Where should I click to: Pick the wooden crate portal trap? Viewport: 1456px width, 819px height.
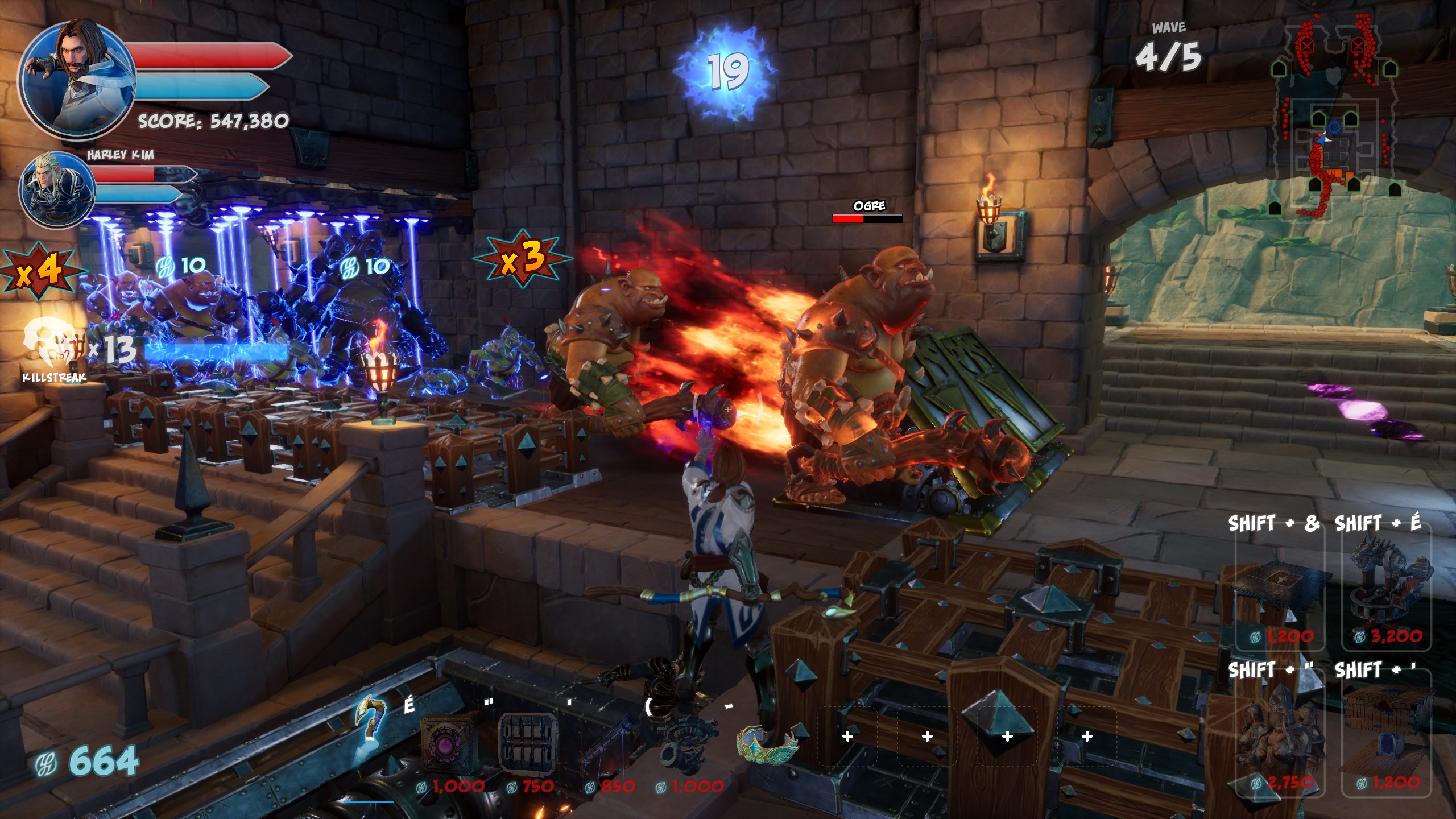click(1387, 739)
